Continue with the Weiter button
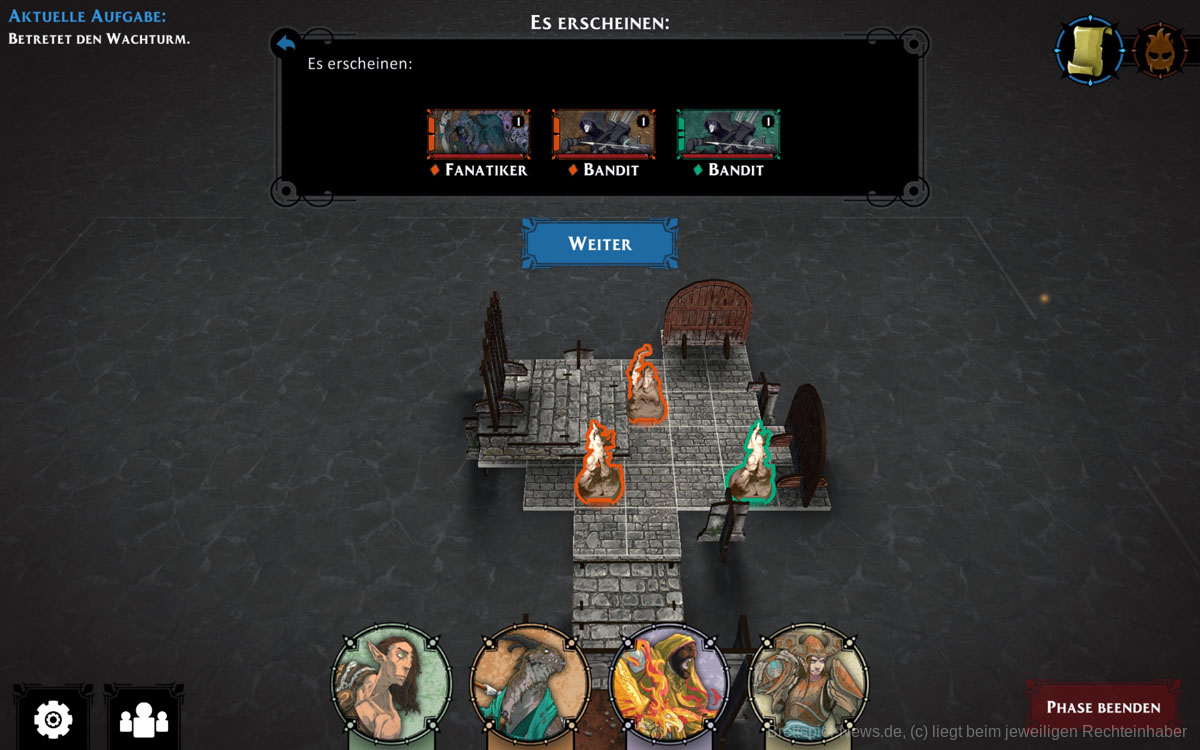This screenshot has width=1200, height=750. tap(600, 244)
